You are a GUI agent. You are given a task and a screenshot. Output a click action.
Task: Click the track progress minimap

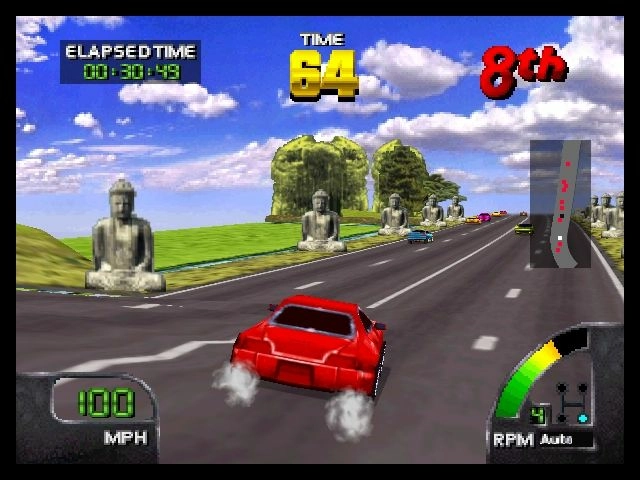click(559, 204)
